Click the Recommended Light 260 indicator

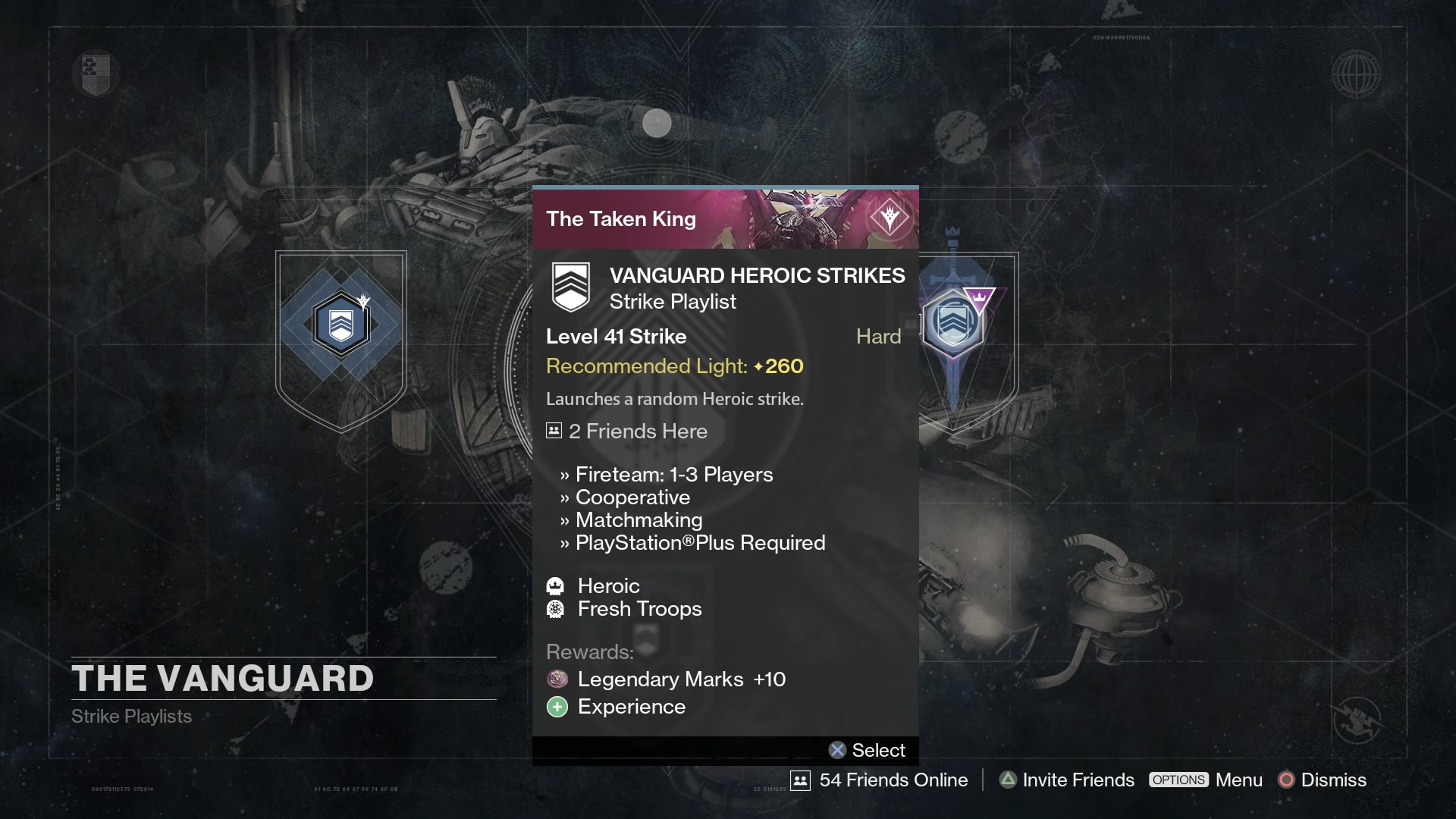[674, 366]
